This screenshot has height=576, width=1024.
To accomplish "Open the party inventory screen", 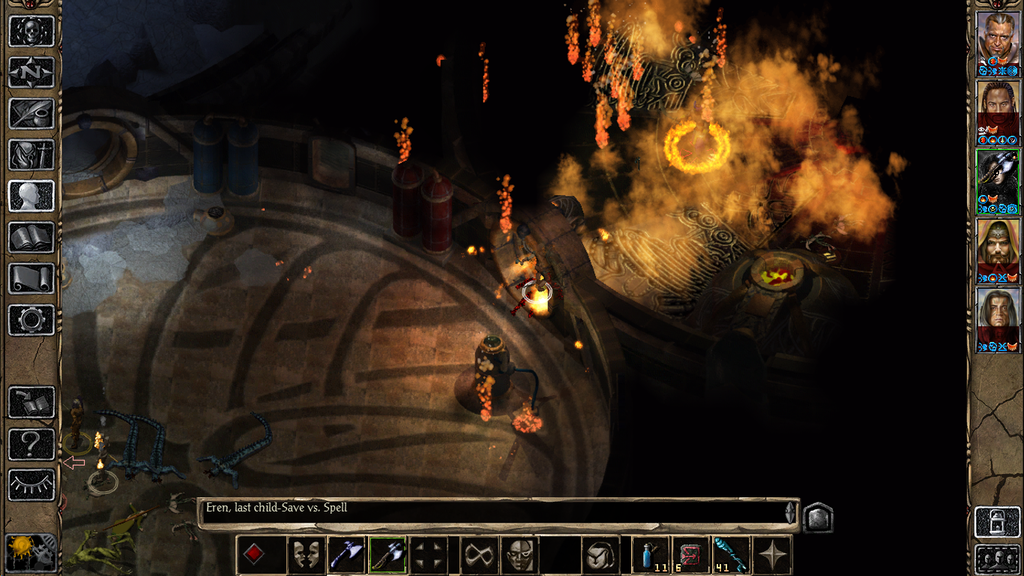I will pos(31,154).
